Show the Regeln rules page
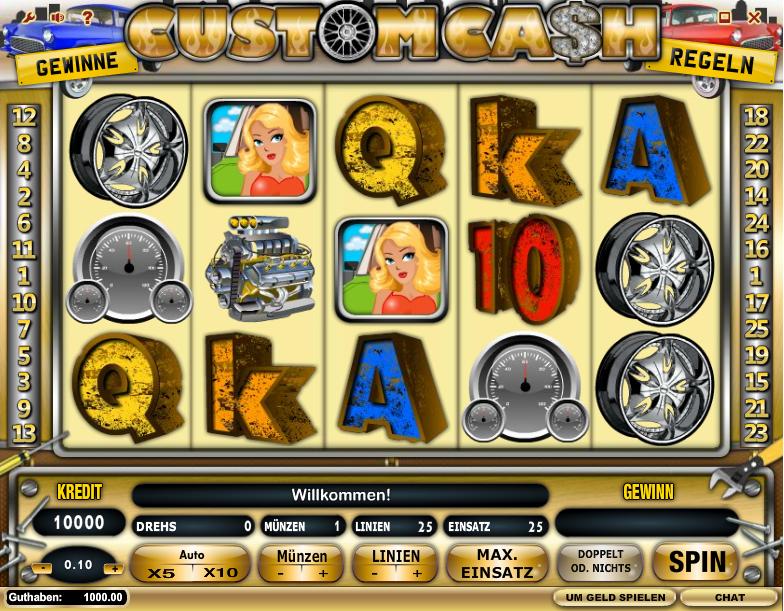 tap(711, 62)
